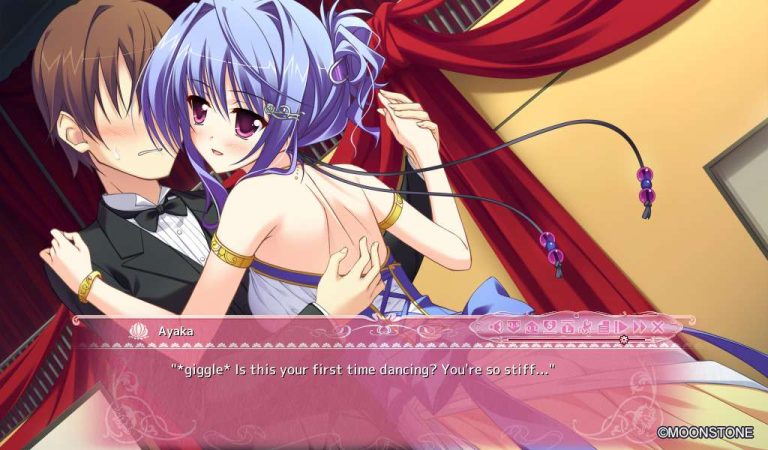Advance Ayaka's dialogue line
The width and height of the screenshot is (768, 450).
[x=360, y=371]
